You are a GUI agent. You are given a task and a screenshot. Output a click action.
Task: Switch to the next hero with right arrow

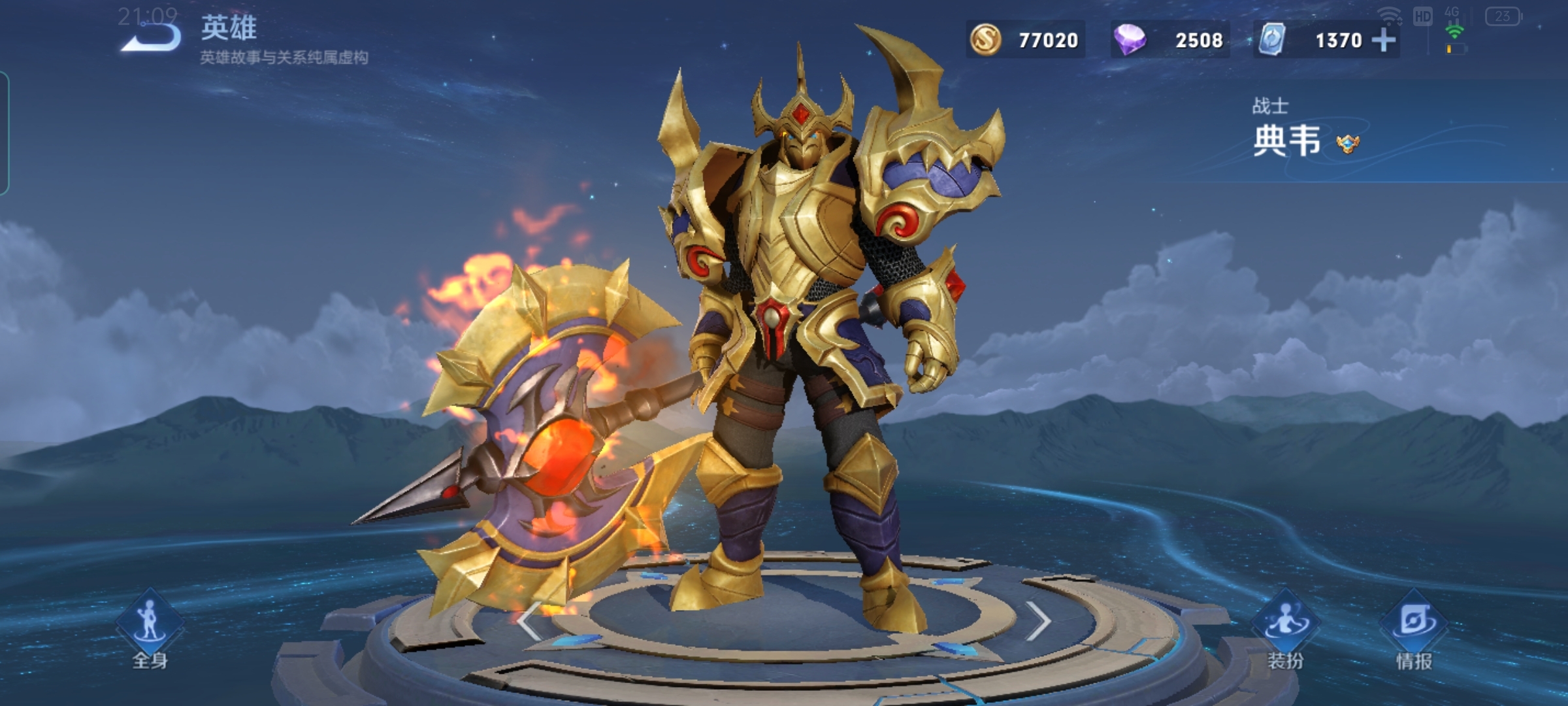(x=1037, y=621)
